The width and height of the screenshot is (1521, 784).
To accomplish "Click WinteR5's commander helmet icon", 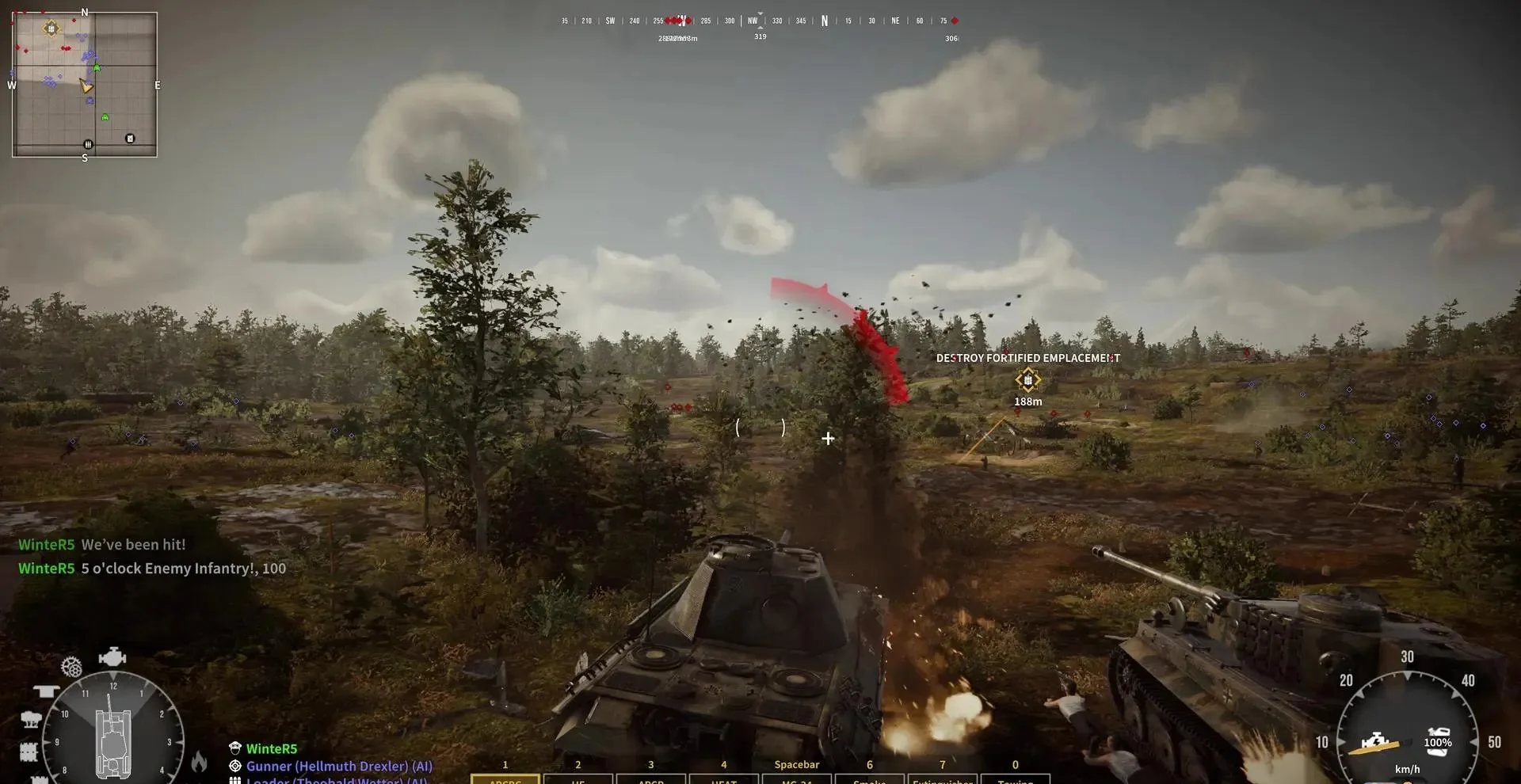I will coord(235,748).
